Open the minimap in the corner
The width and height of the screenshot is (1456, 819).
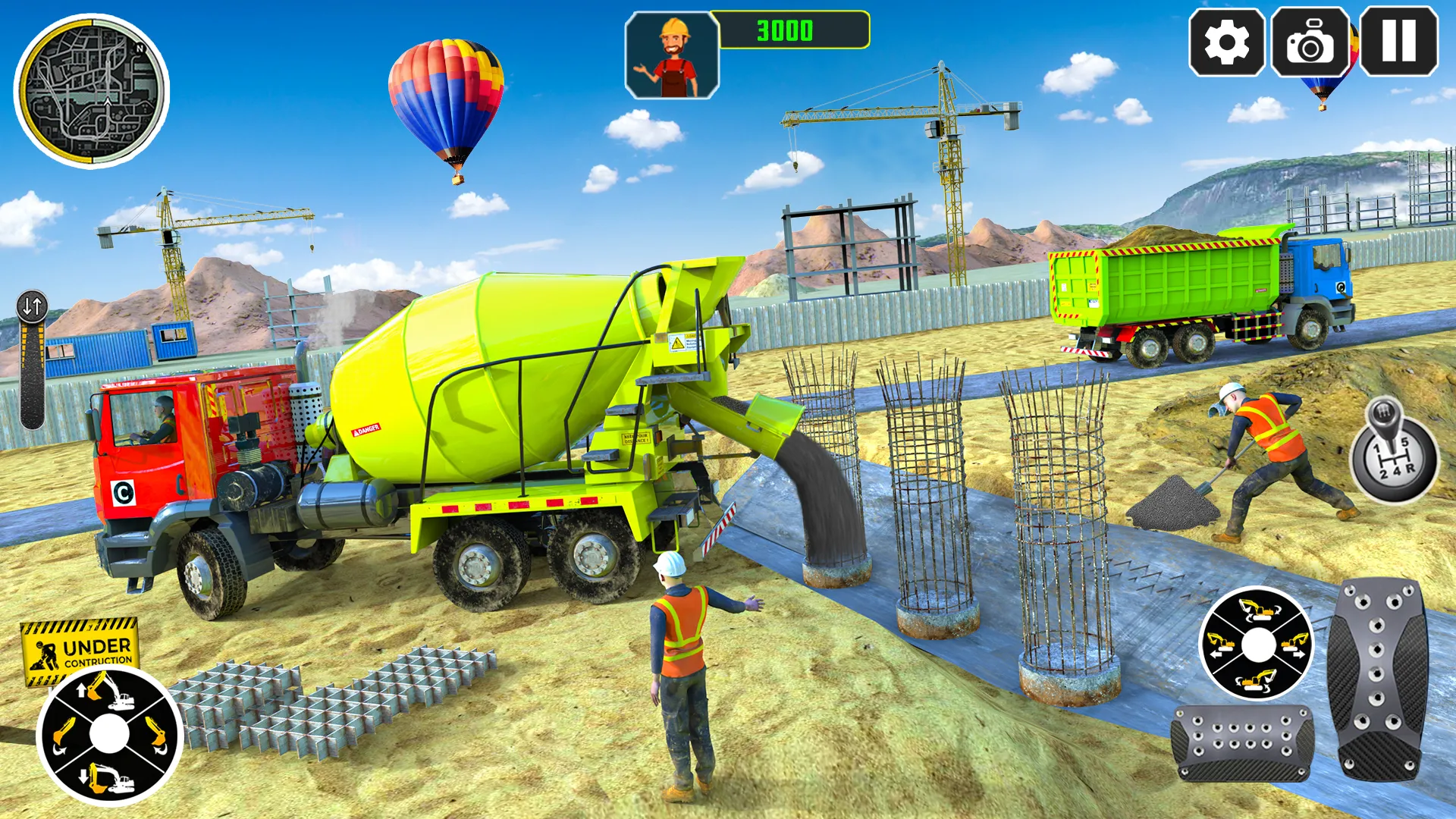89,89
